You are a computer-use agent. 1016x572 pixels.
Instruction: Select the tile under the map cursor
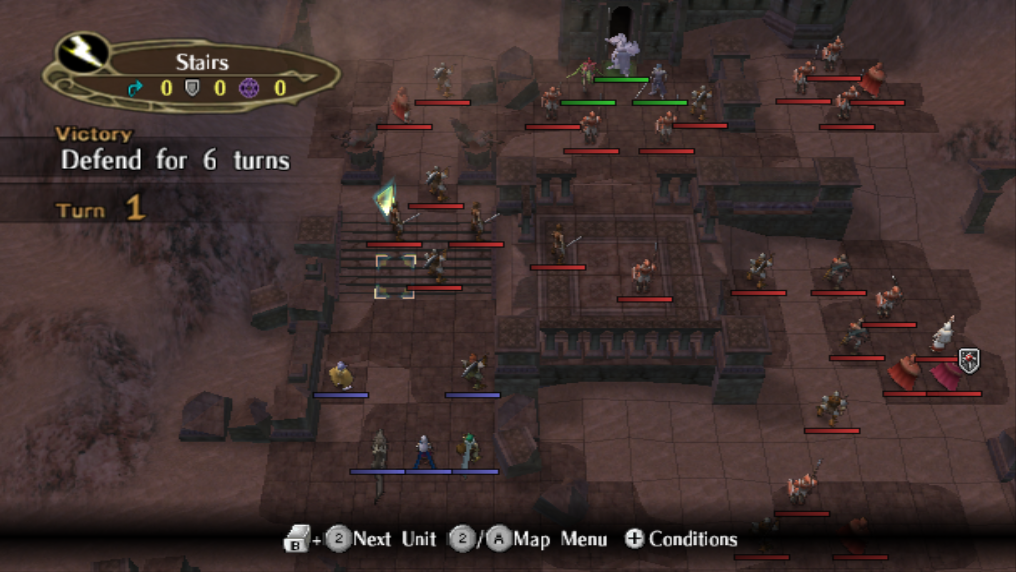coord(395,276)
